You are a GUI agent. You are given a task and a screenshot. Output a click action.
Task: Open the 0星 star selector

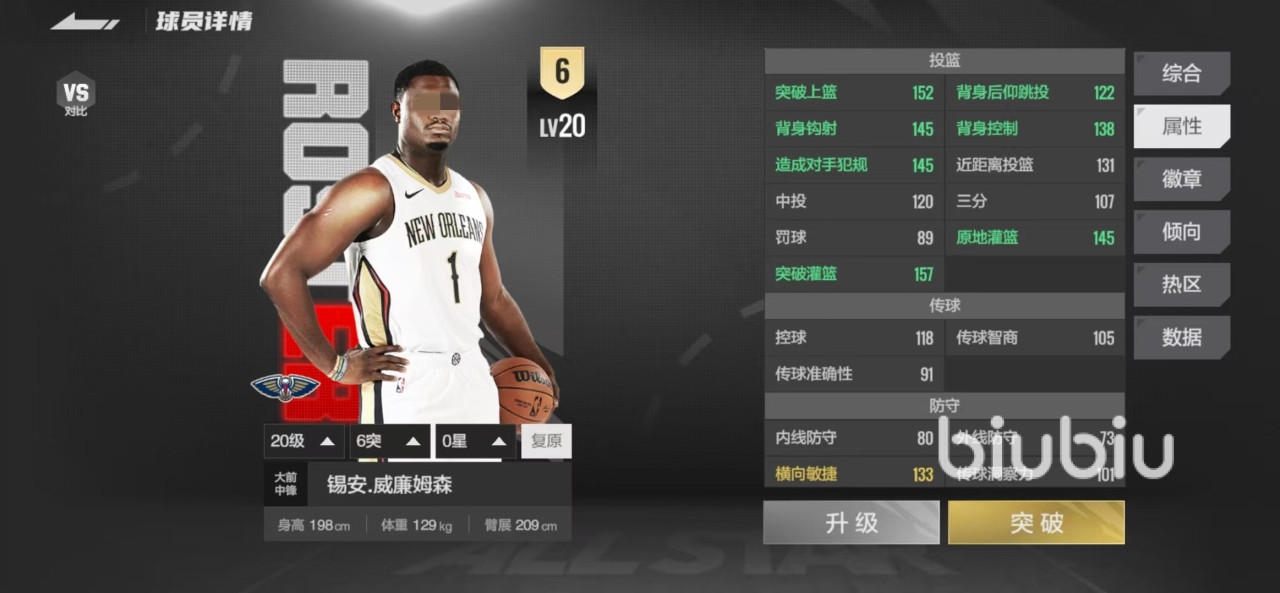pos(476,441)
